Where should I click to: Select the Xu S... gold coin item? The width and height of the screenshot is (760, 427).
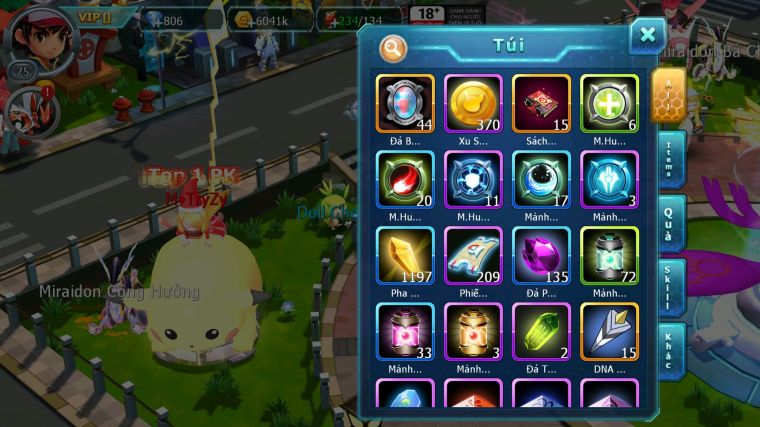(473, 104)
